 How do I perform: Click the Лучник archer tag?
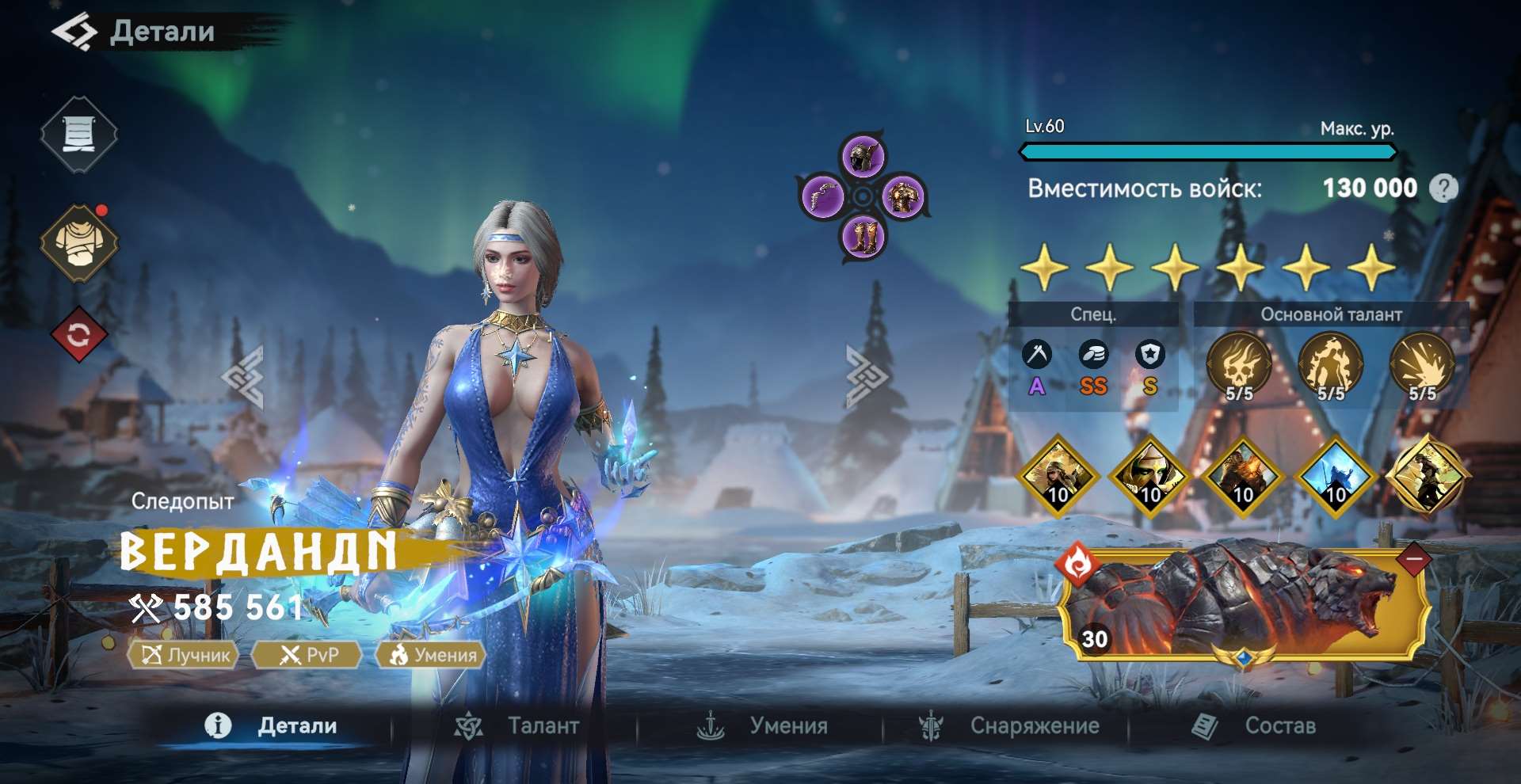tap(185, 655)
